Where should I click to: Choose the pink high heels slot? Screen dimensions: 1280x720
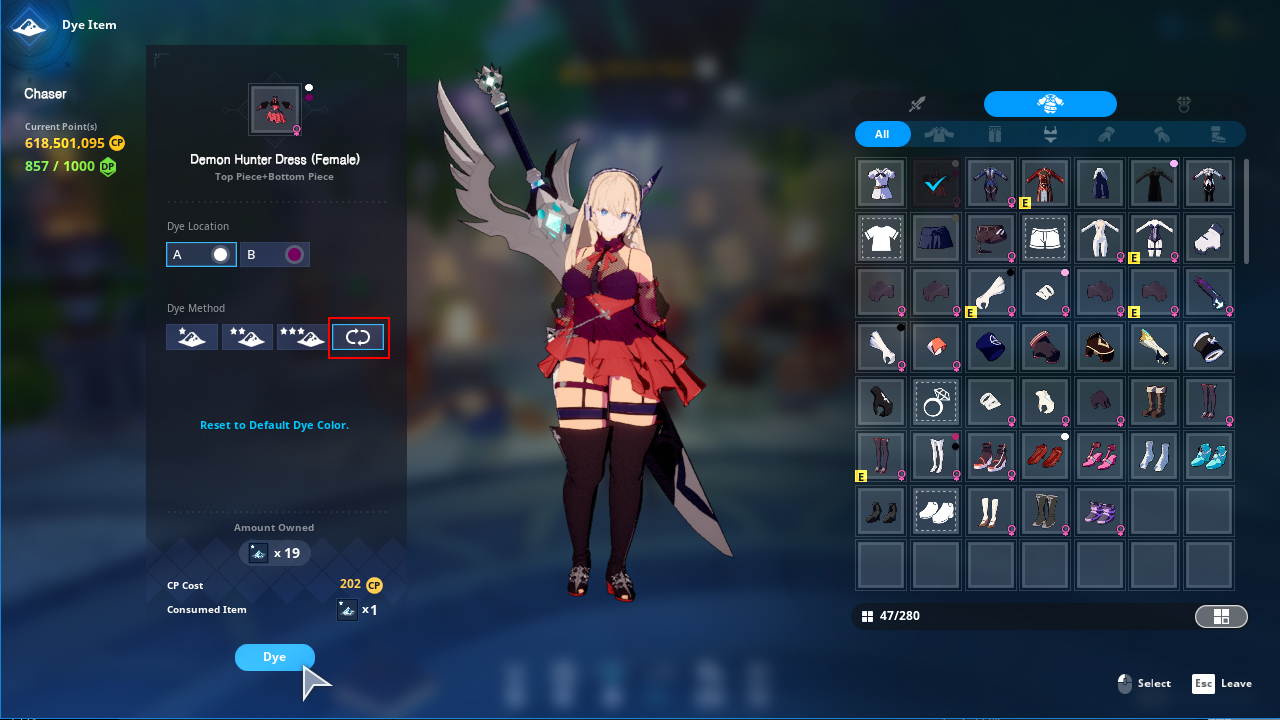pos(1100,455)
